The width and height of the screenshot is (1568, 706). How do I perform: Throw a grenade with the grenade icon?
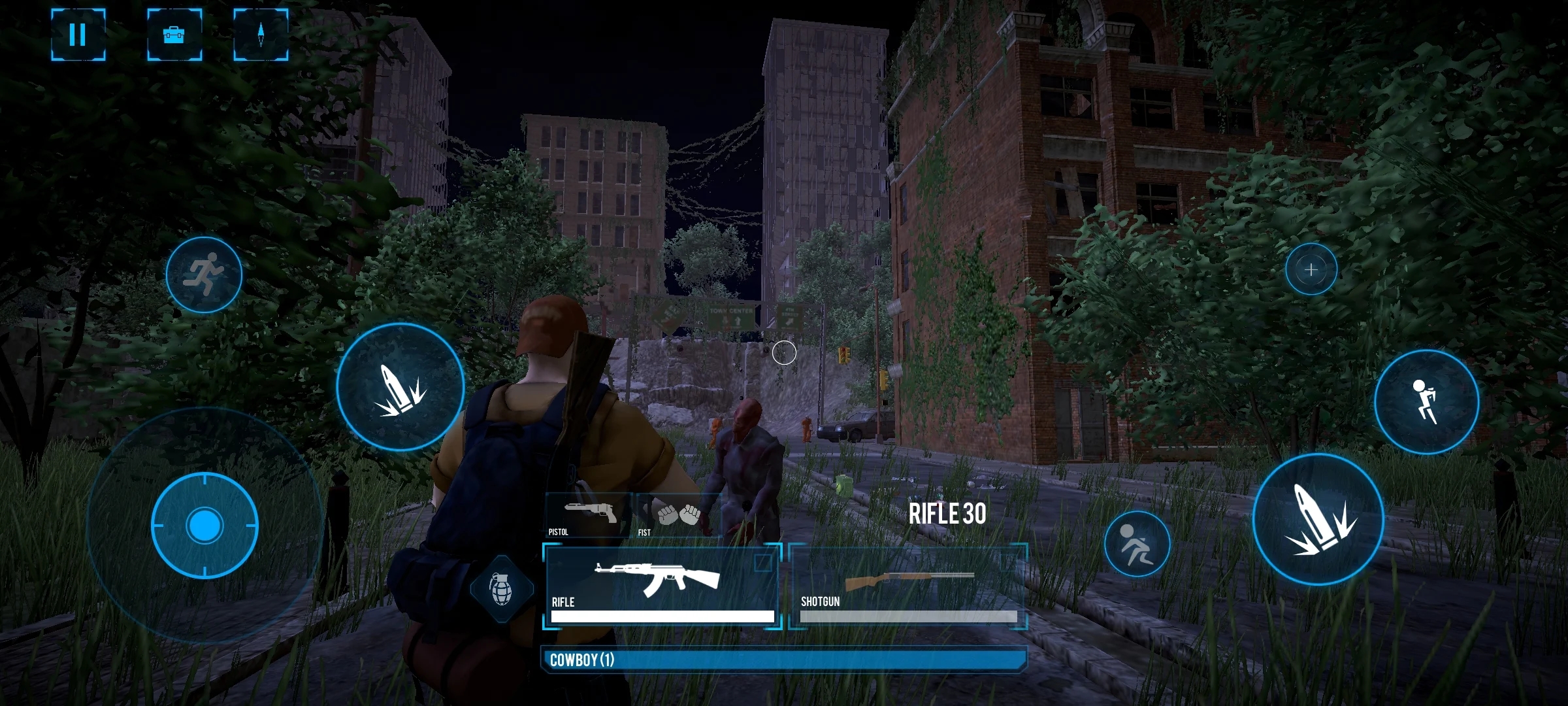click(501, 588)
